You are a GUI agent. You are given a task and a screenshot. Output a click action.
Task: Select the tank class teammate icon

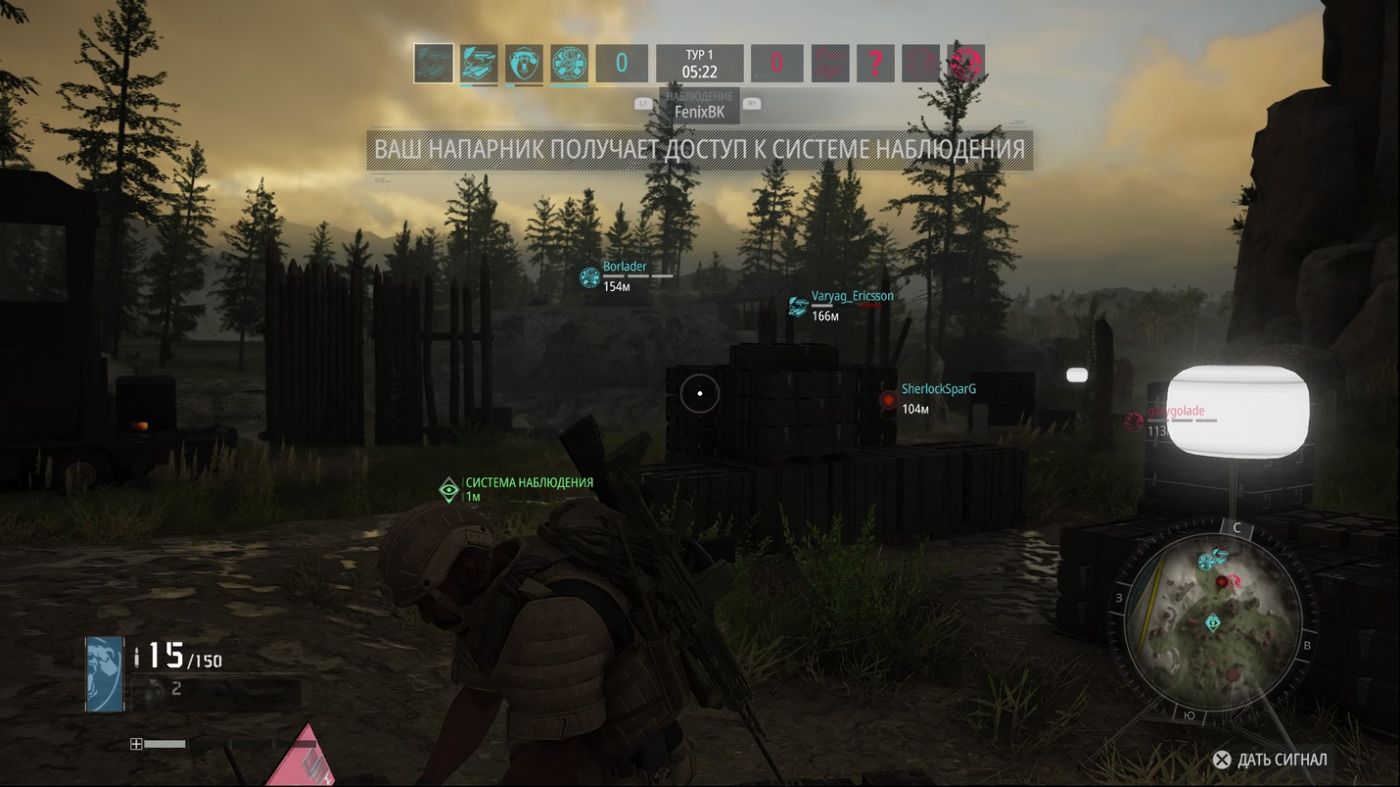pyautogui.click(x=479, y=63)
